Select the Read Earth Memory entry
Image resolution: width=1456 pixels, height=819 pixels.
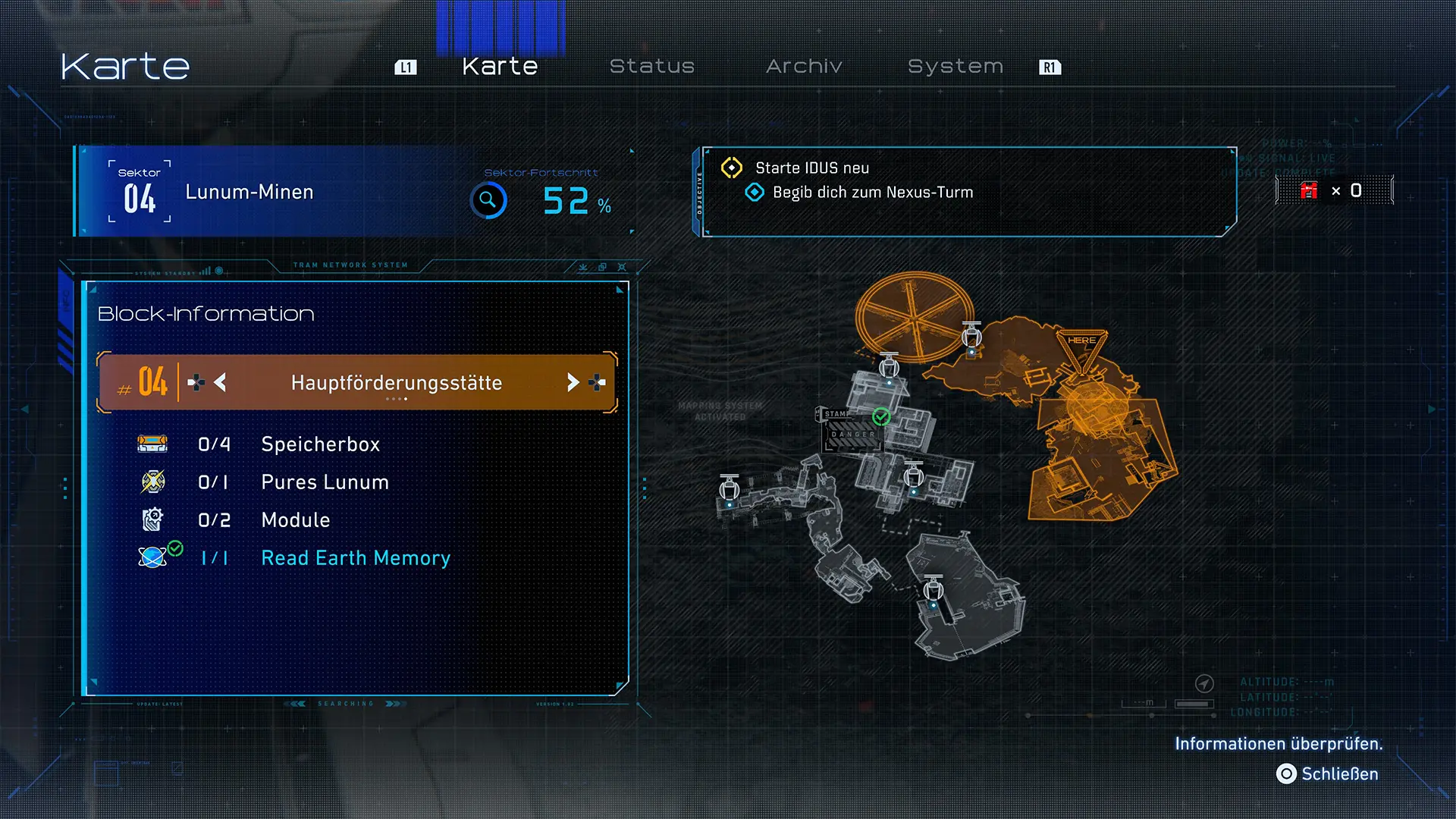(x=355, y=558)
